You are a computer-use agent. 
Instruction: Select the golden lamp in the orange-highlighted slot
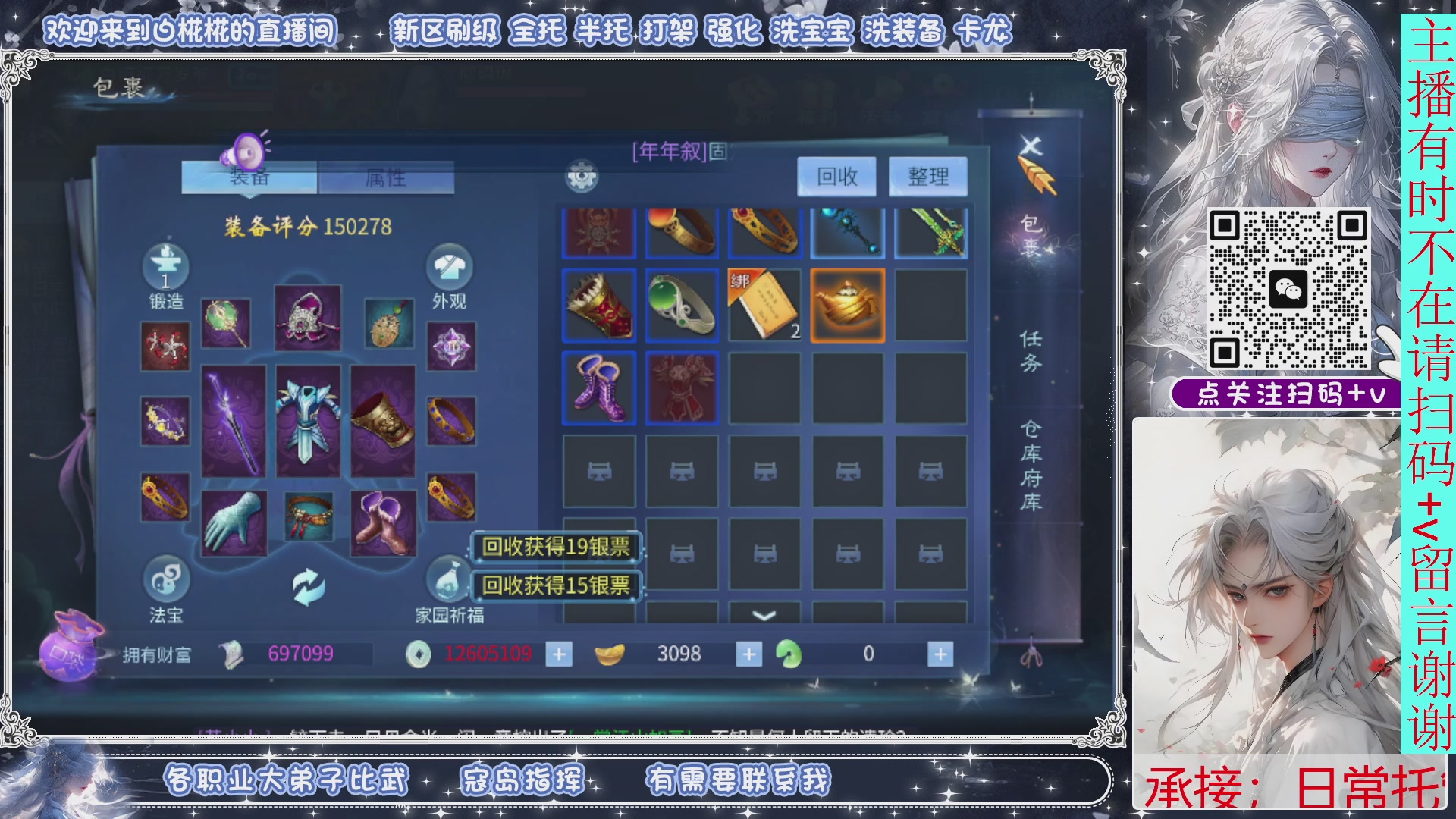[847, 305]
